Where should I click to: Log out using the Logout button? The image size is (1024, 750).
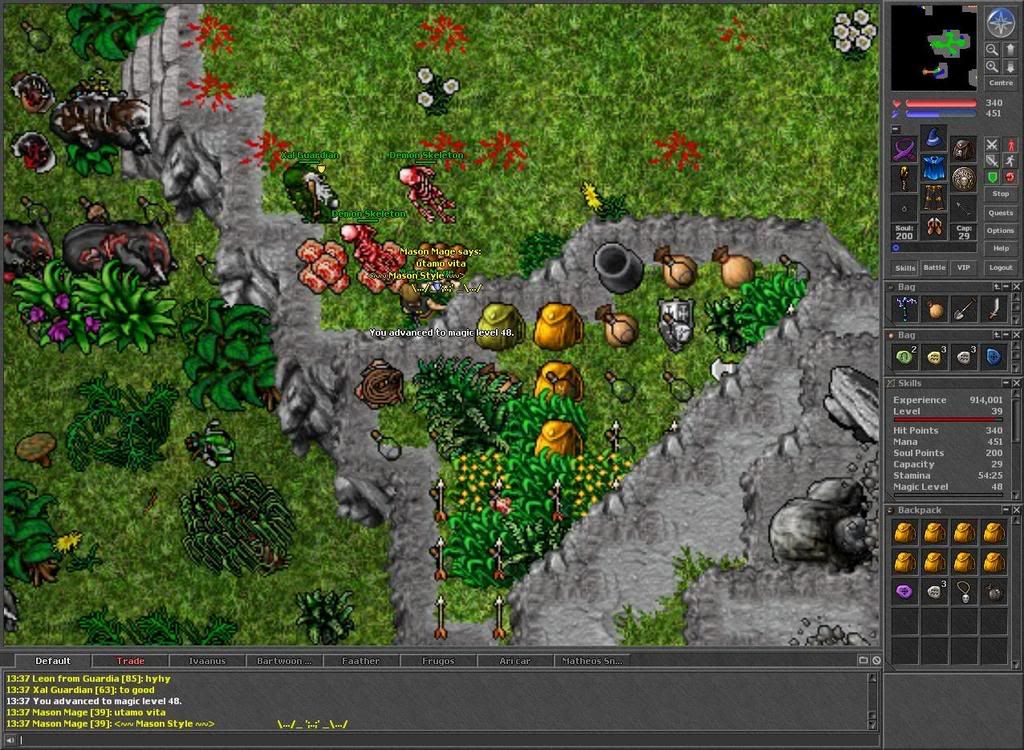coord(1000,268)
